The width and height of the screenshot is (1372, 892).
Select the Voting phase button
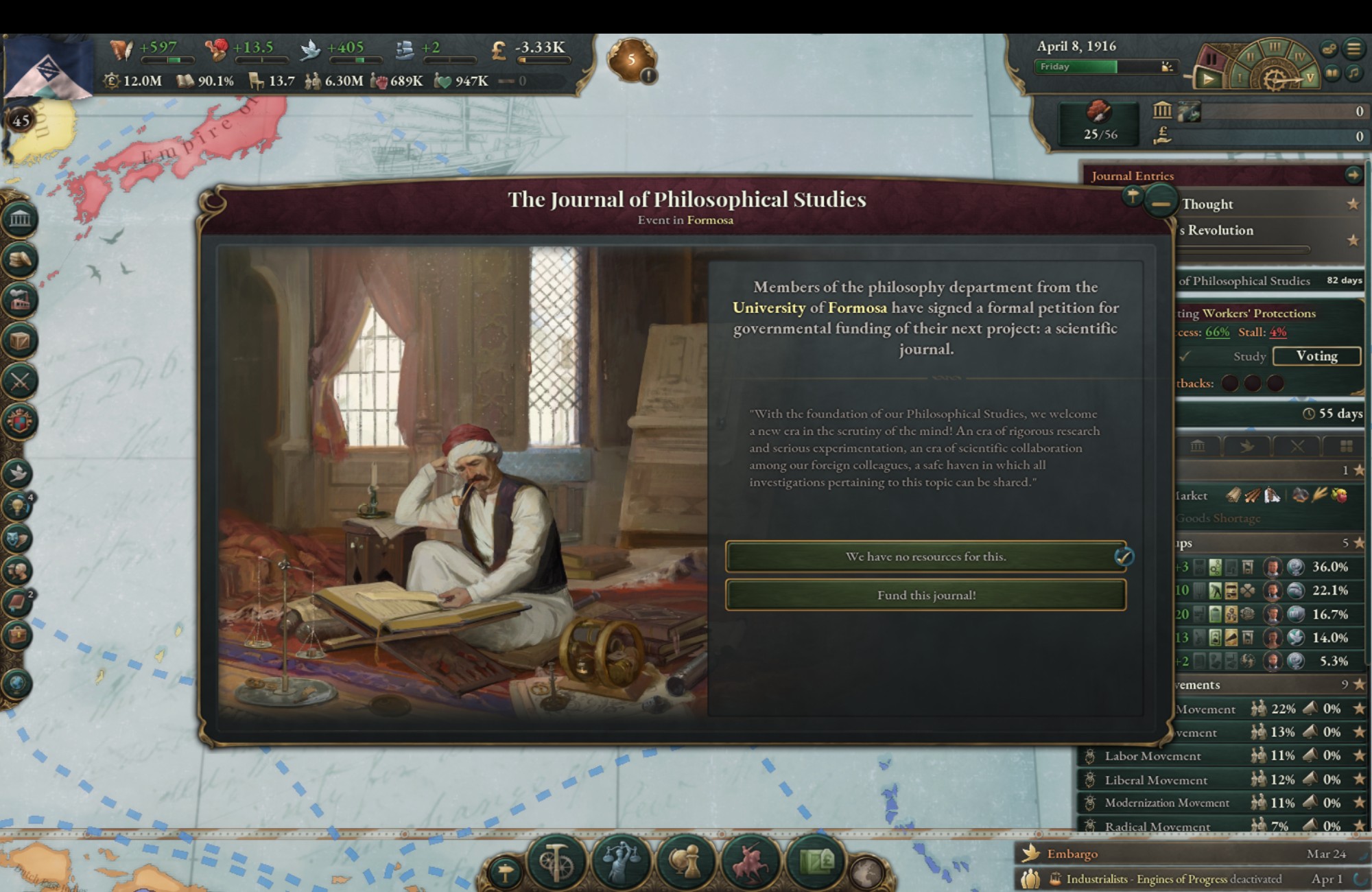tap(1316, 356)
